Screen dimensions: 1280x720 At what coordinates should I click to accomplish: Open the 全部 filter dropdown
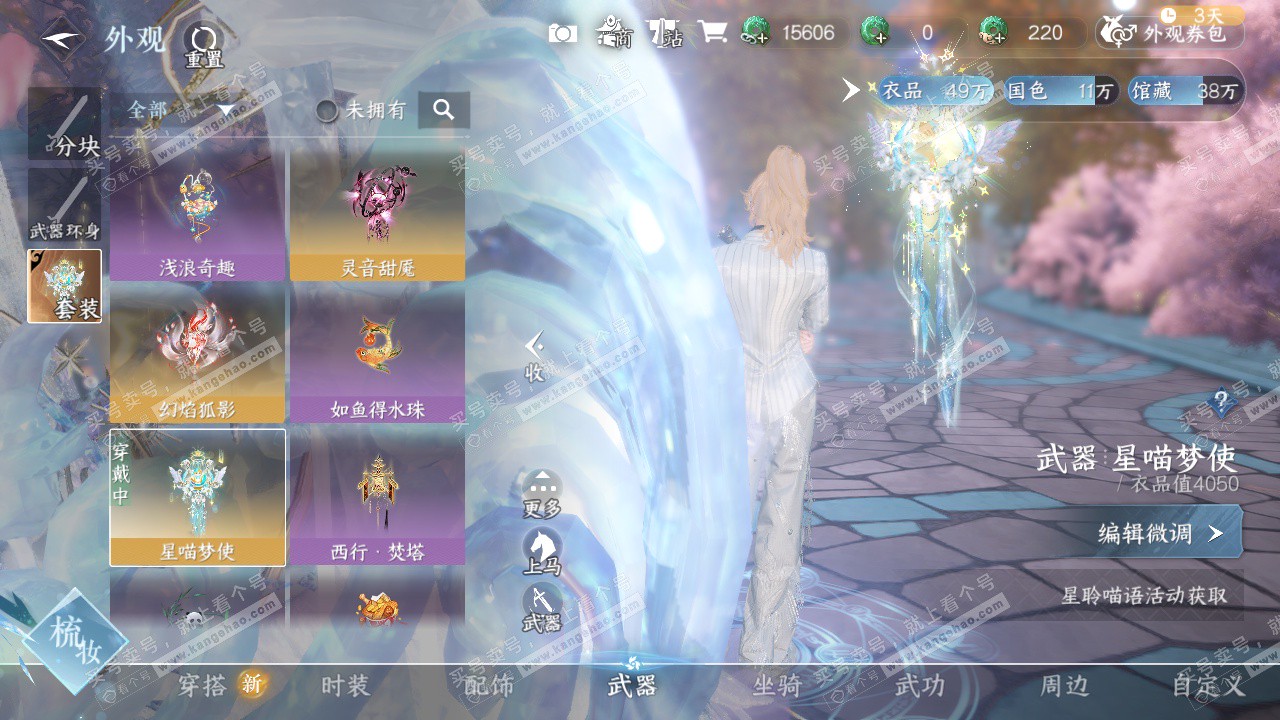point(180,110)
